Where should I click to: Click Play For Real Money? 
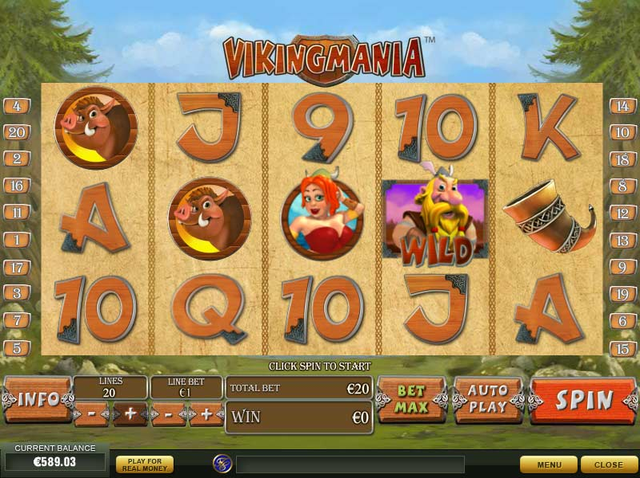click(x=144, y=464)
